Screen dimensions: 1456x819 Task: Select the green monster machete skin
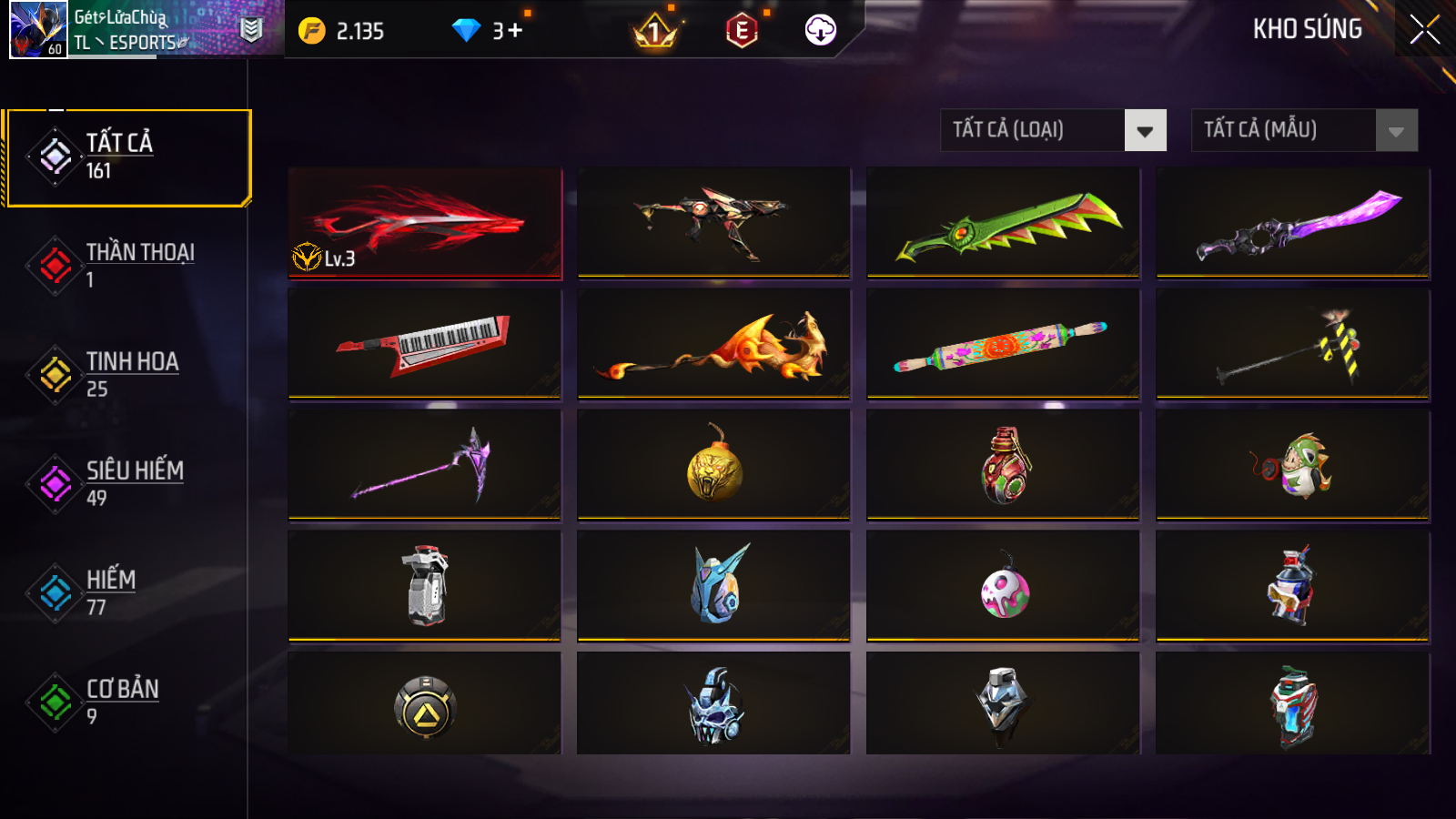coord(1003,223)
